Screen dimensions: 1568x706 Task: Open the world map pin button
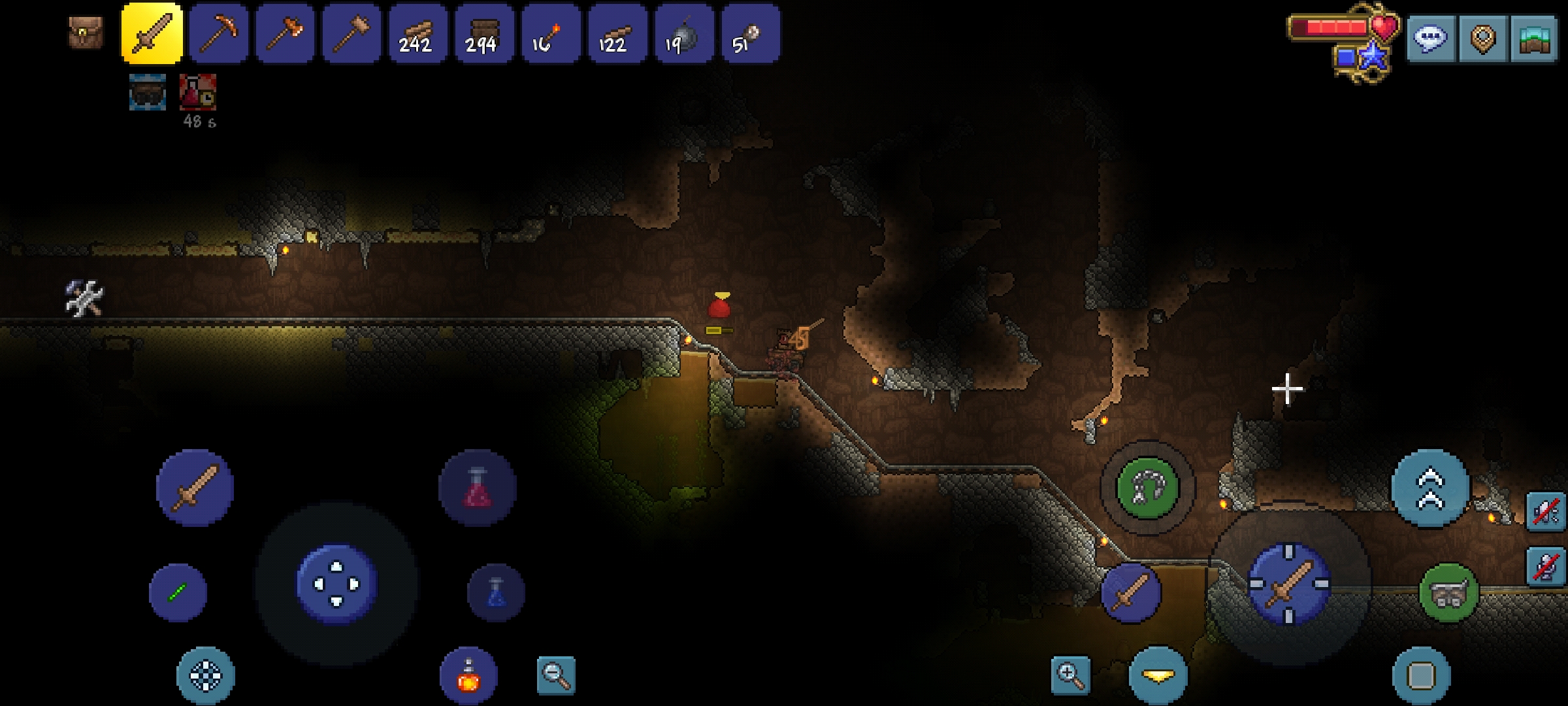(1482, 38)
